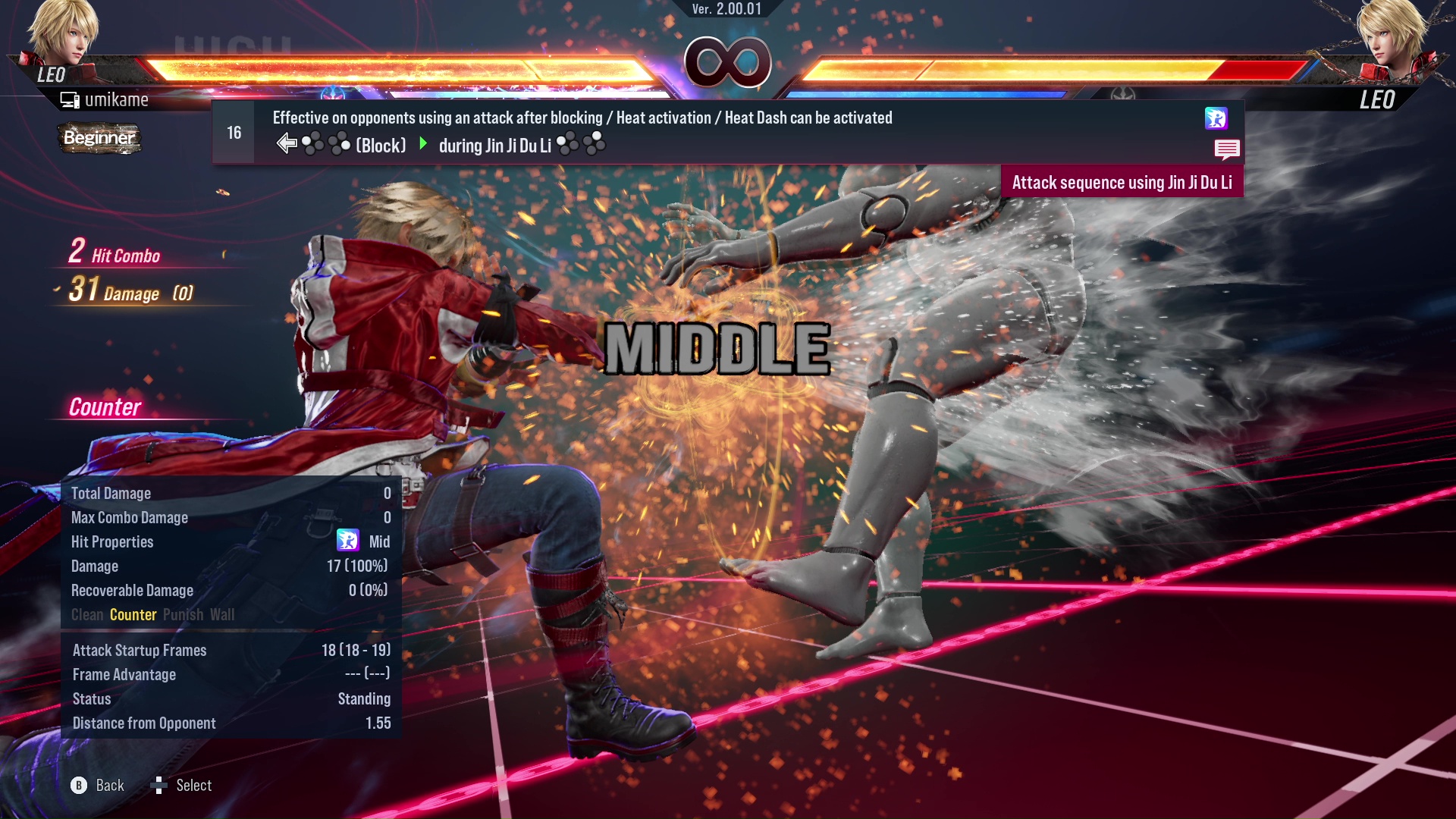This screenshot has width=1456, height=819.
Task: Expand the Wall condition in the stats panel
Action: (x=224, y=615)
